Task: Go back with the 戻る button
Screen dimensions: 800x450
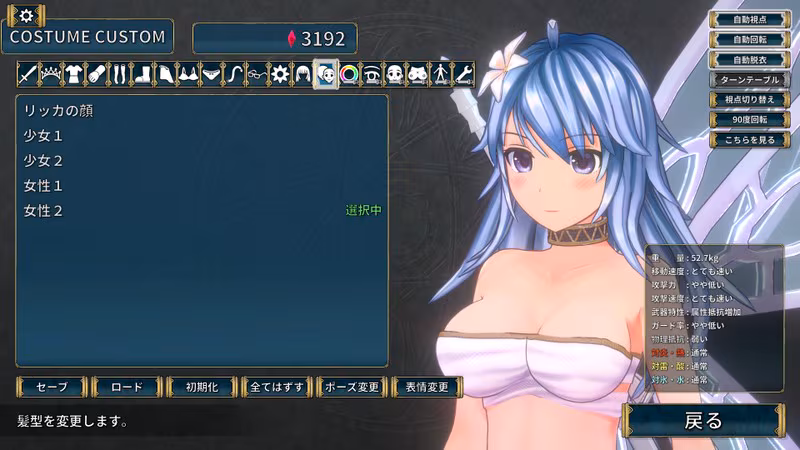Action: click(702, 421)
